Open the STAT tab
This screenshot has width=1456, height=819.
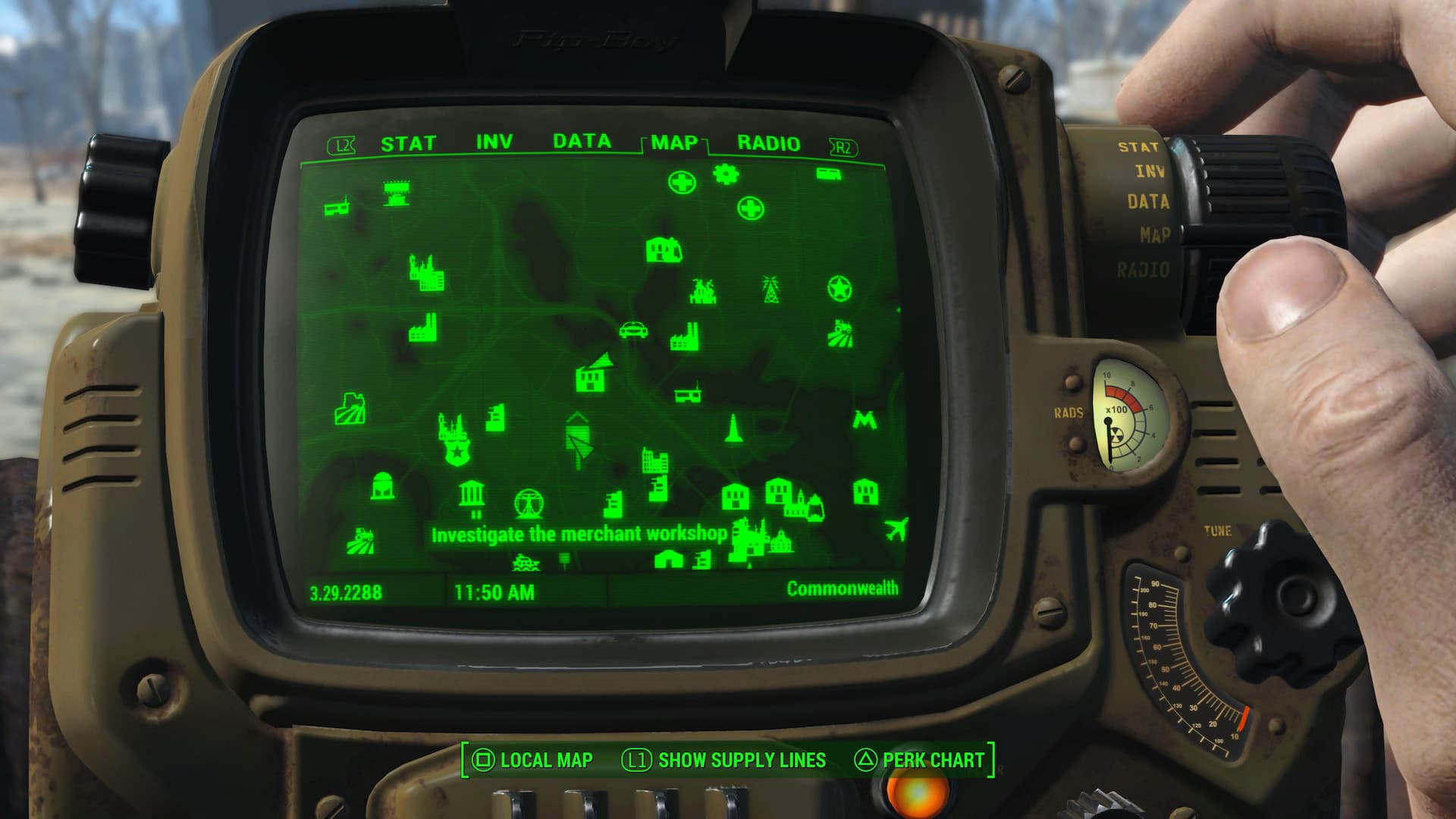coord(409,141)
